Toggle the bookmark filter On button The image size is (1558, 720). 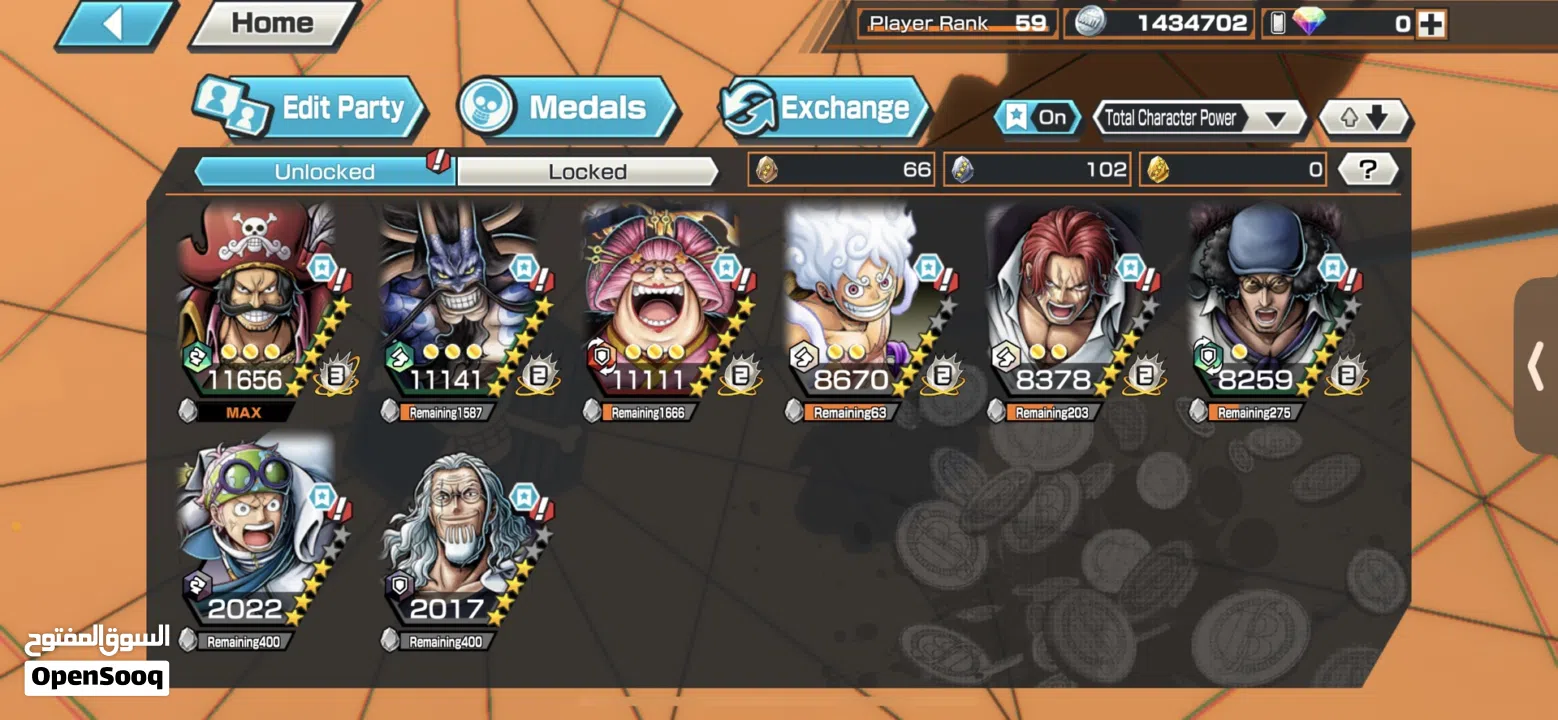click(1037, 118)
